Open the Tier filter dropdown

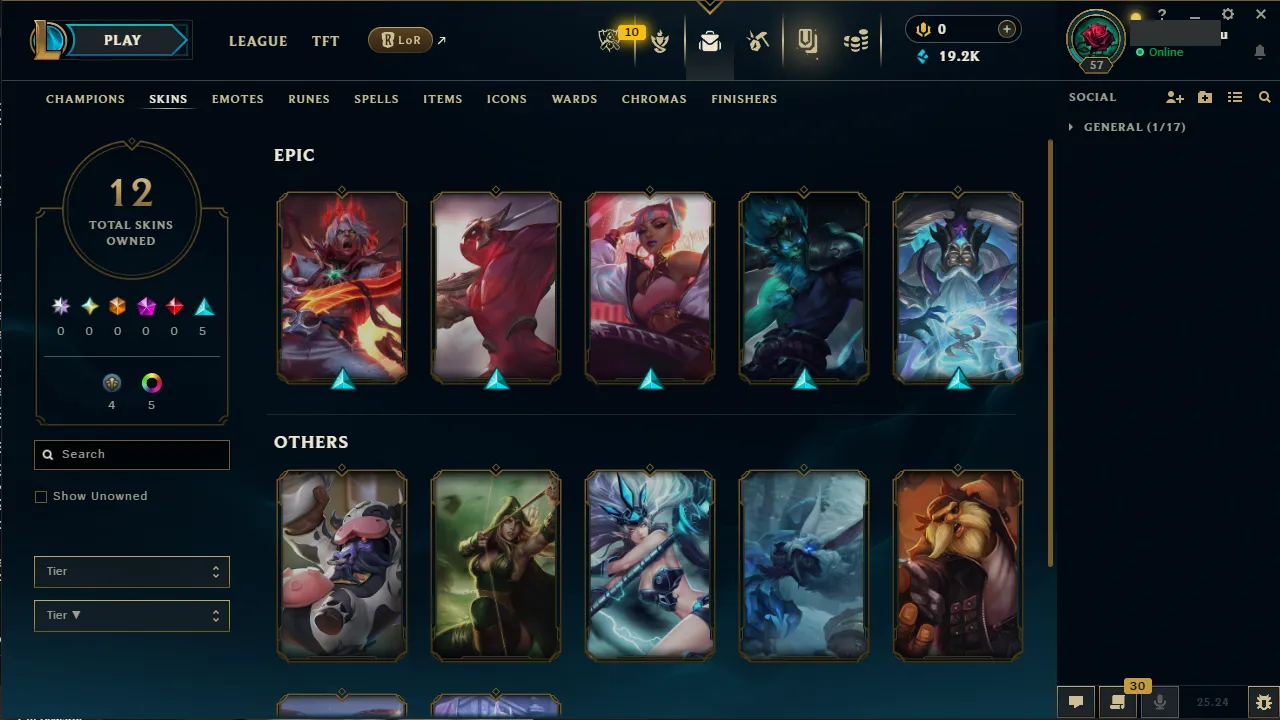131,571
